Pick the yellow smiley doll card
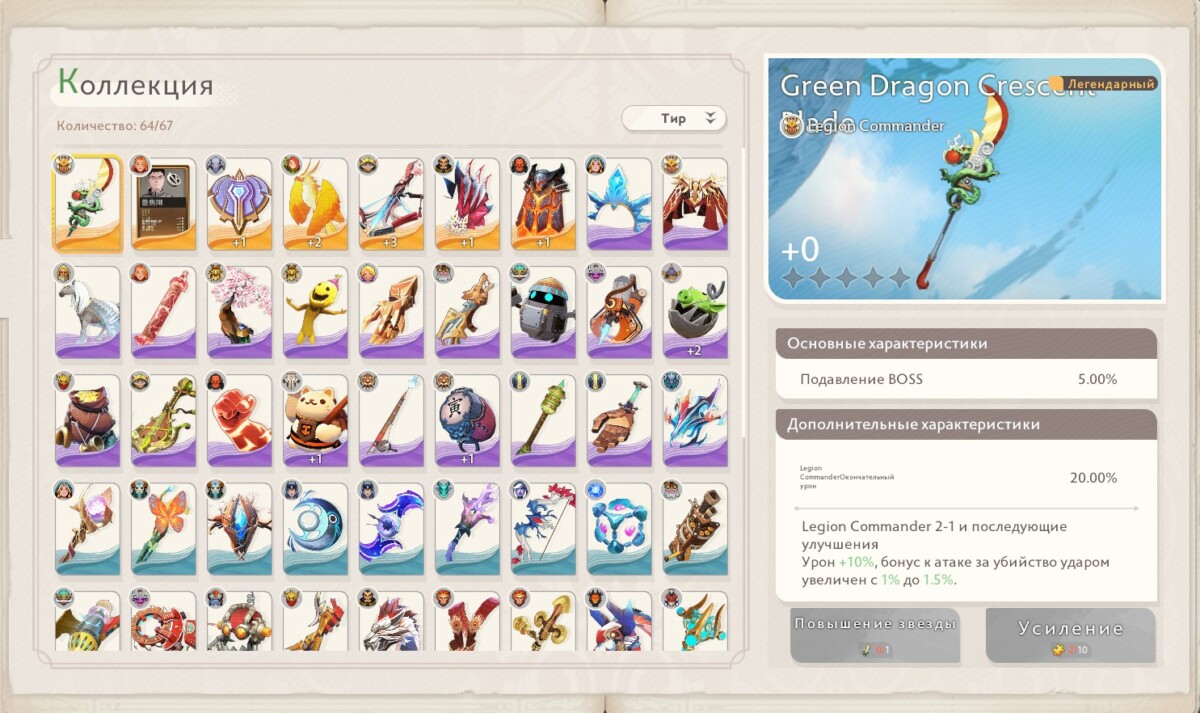 [315, 311]
